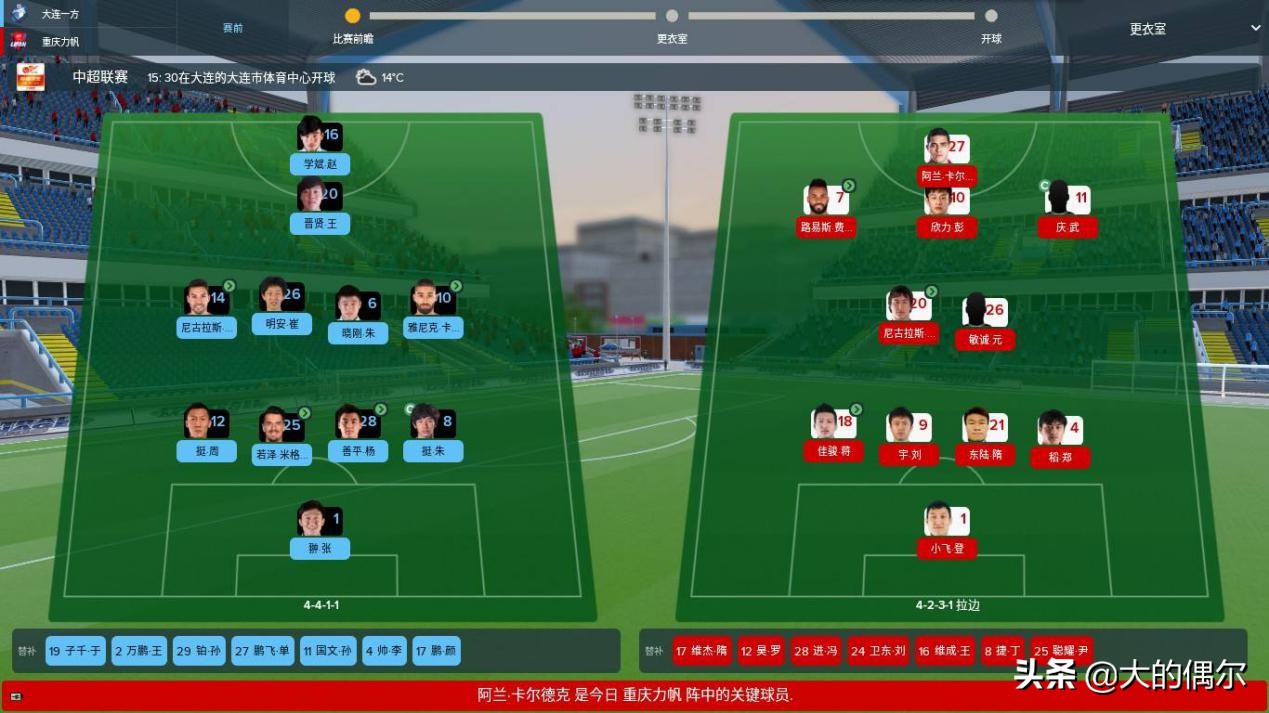Image resolution: width=1269 pixels, height=713 pixels.
Task: Select the 赛前 tab
Action: tap(232, 28)
